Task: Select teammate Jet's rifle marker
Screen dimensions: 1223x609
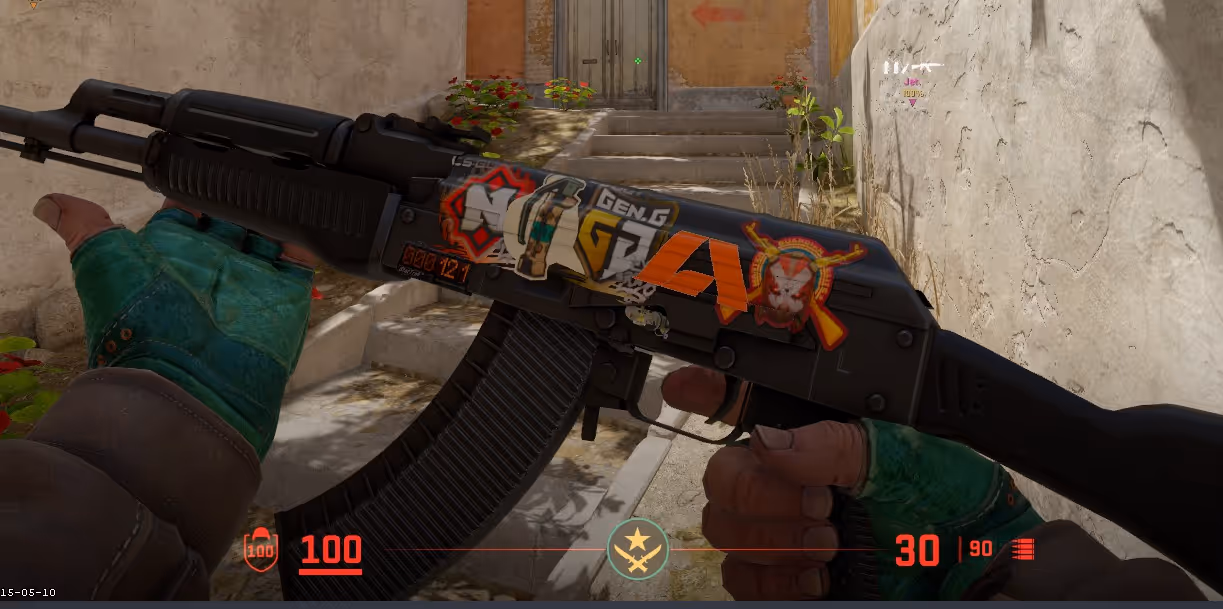Action: tap(913, 68)
